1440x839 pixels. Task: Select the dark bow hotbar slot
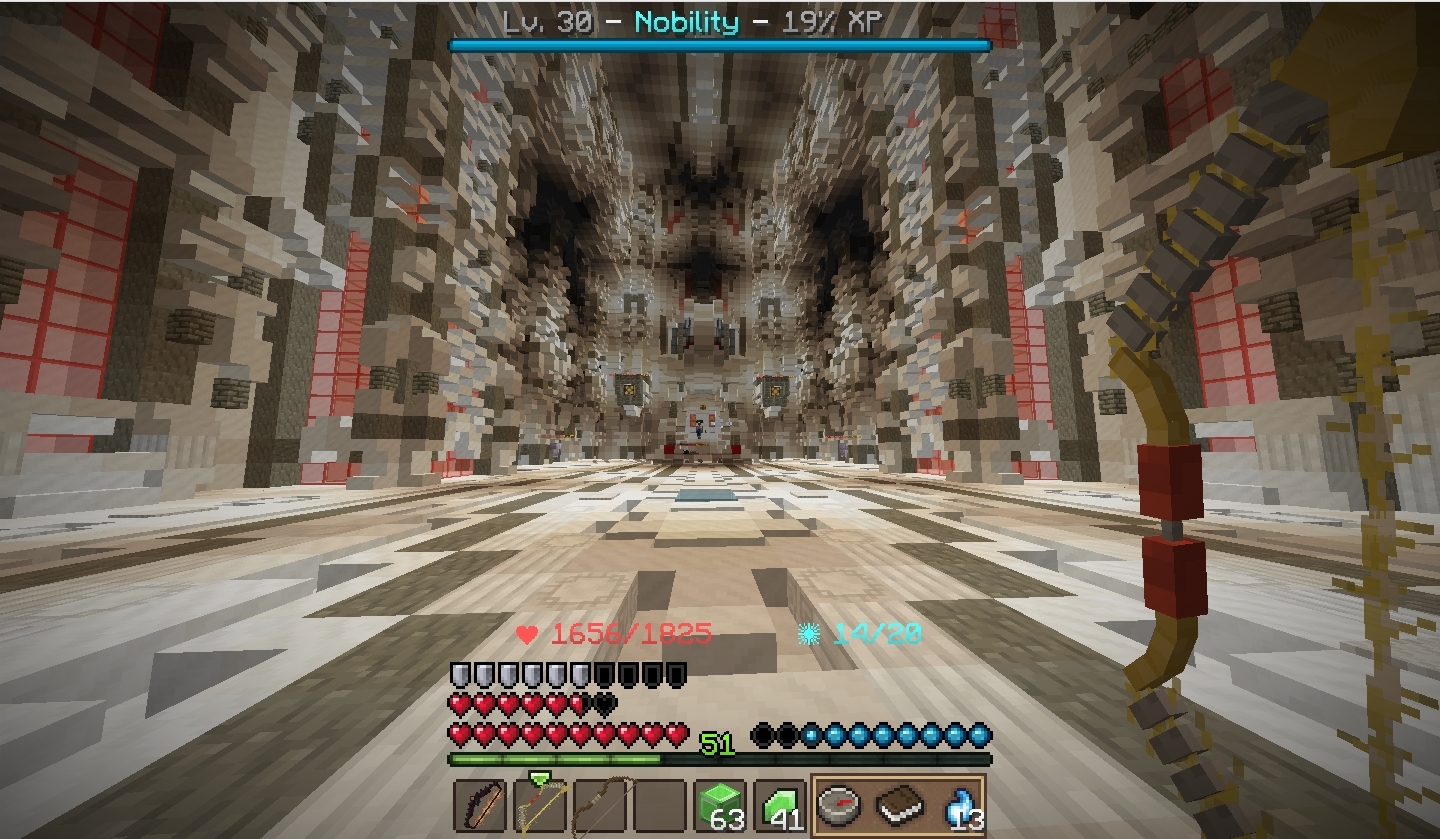pos(479,805)
